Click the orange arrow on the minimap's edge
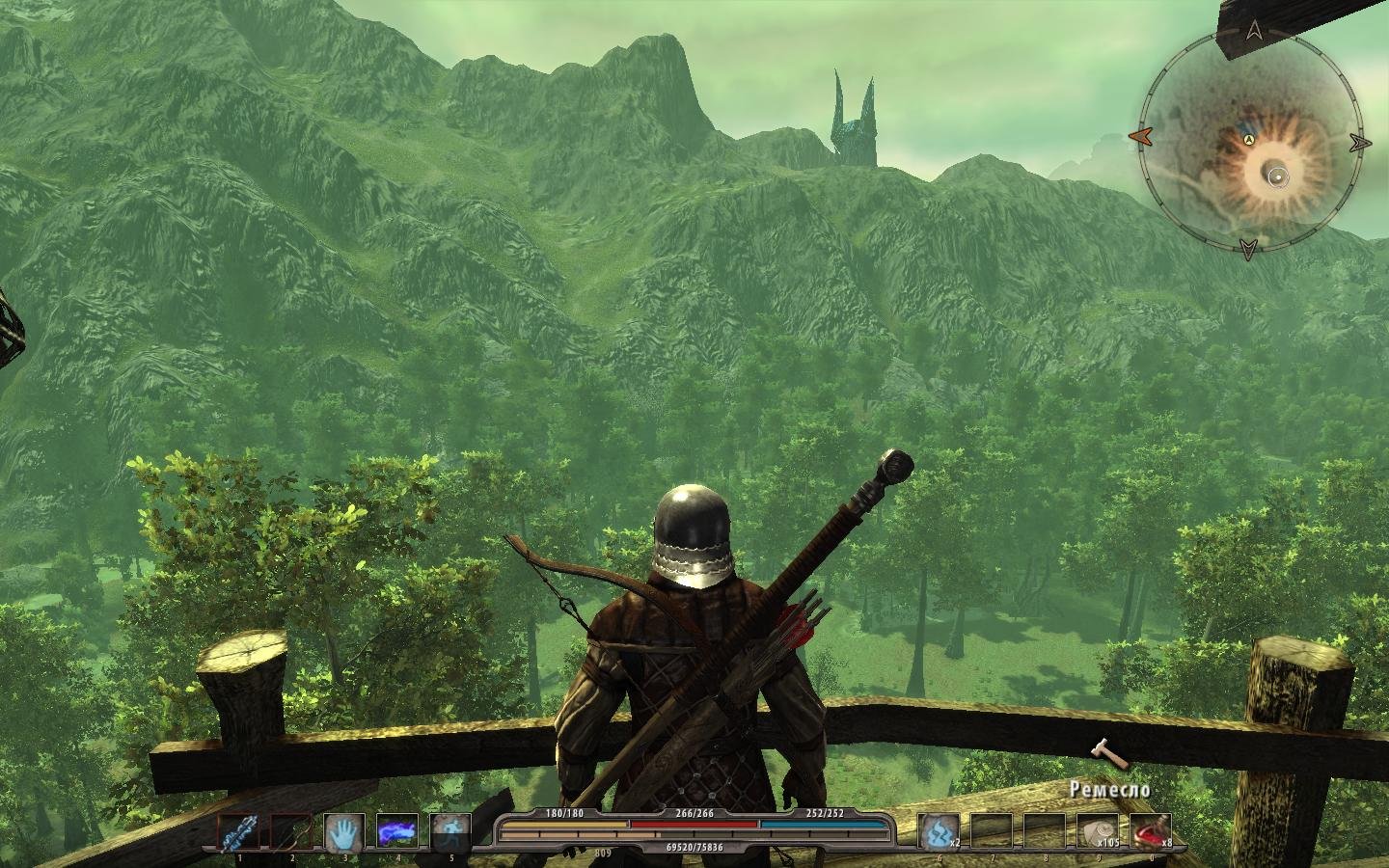The width and height of the screenshot is (1389, 868). (x=1139, y=137)
